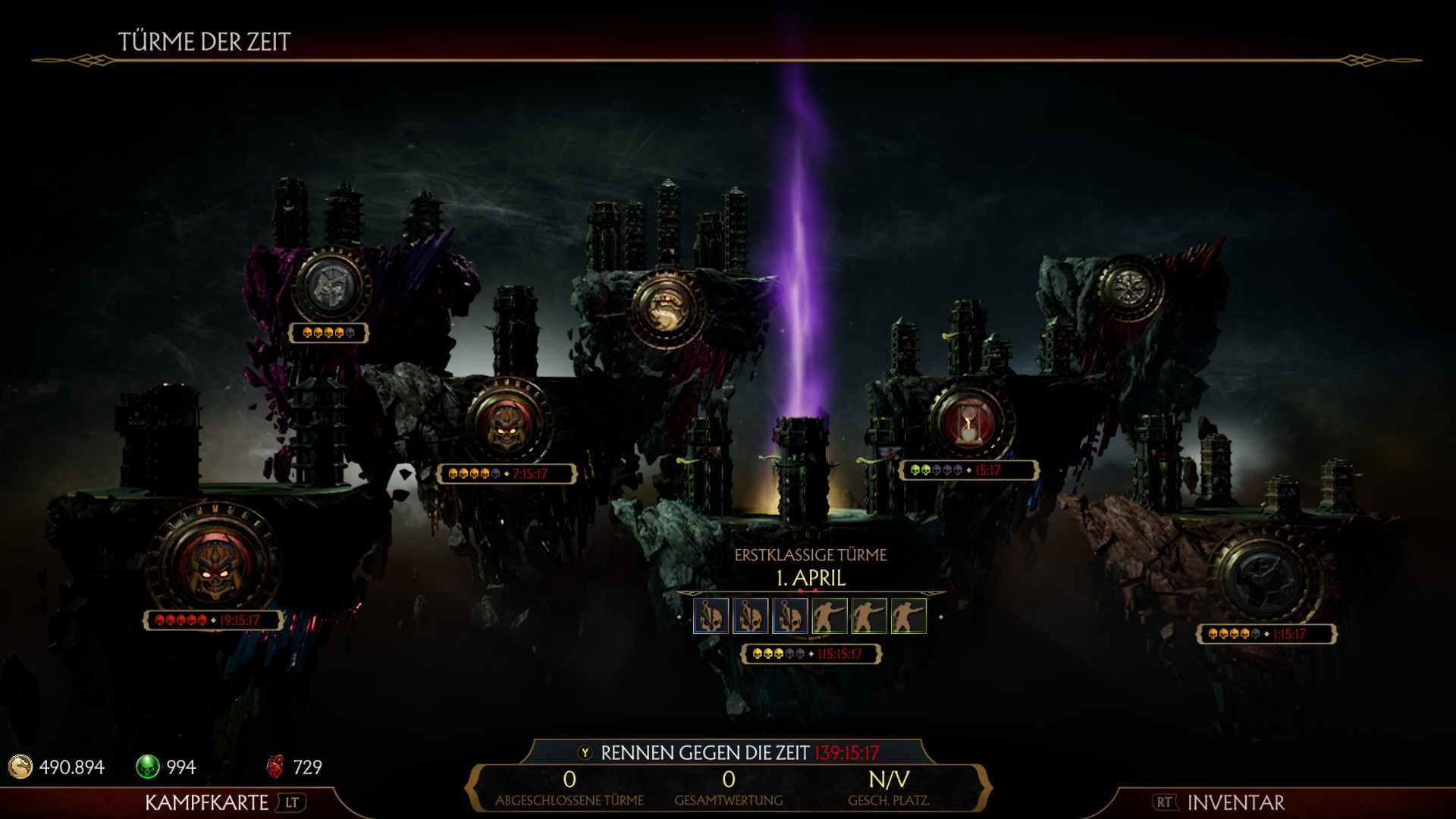Screen dimensions: 1456x819
Task: Select the skull mask tower with 7:15:17 timer
Action: click(506, 421)
